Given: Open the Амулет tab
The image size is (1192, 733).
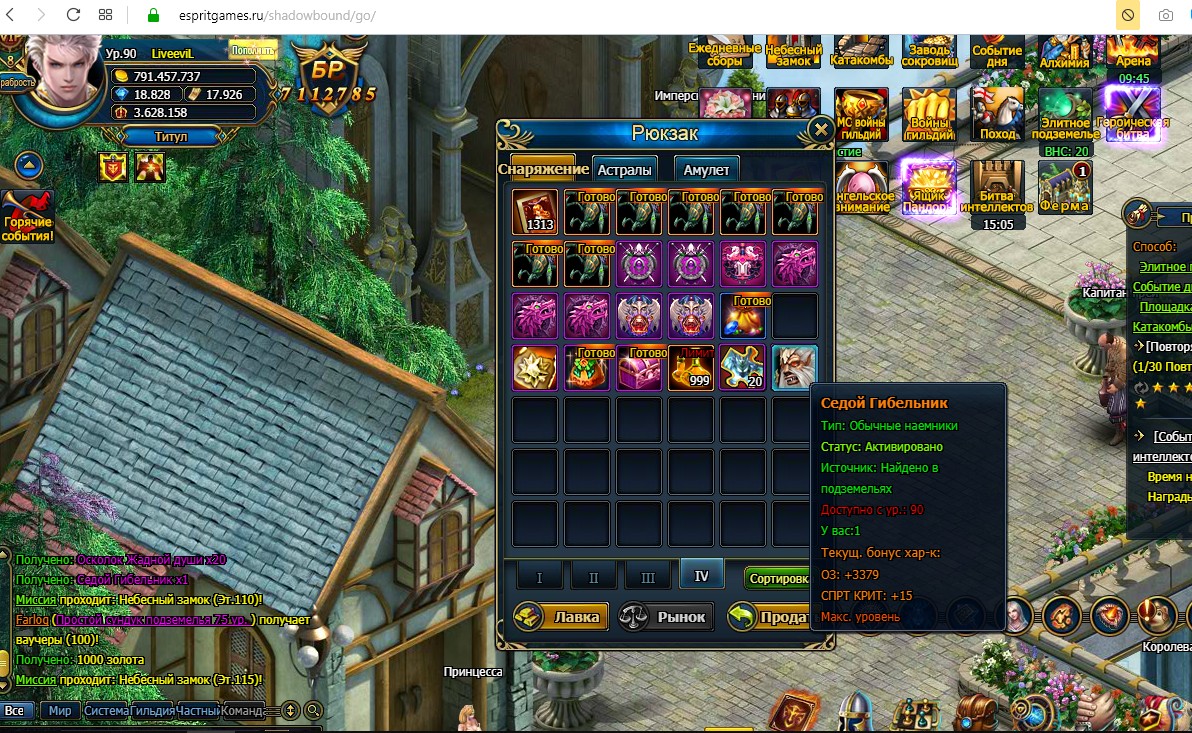Looking at the screenshot, I should tap(706, 169).
